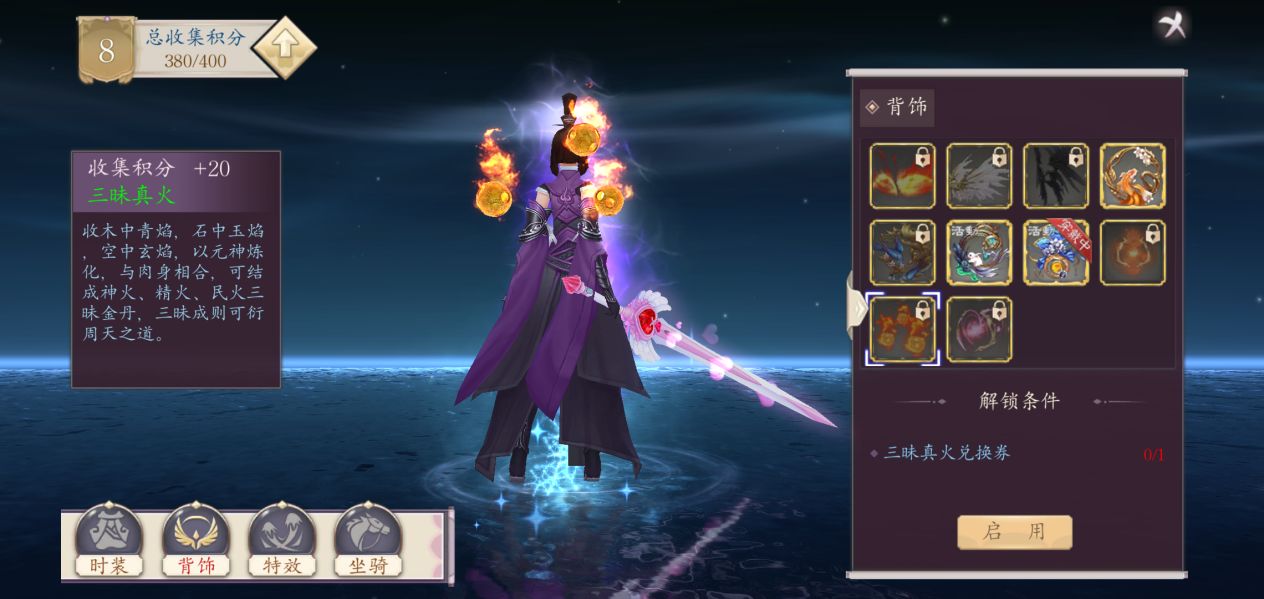1264x599 pixels.
Task: Open the 特效 effects tab
Action: (x=282, y=541)
